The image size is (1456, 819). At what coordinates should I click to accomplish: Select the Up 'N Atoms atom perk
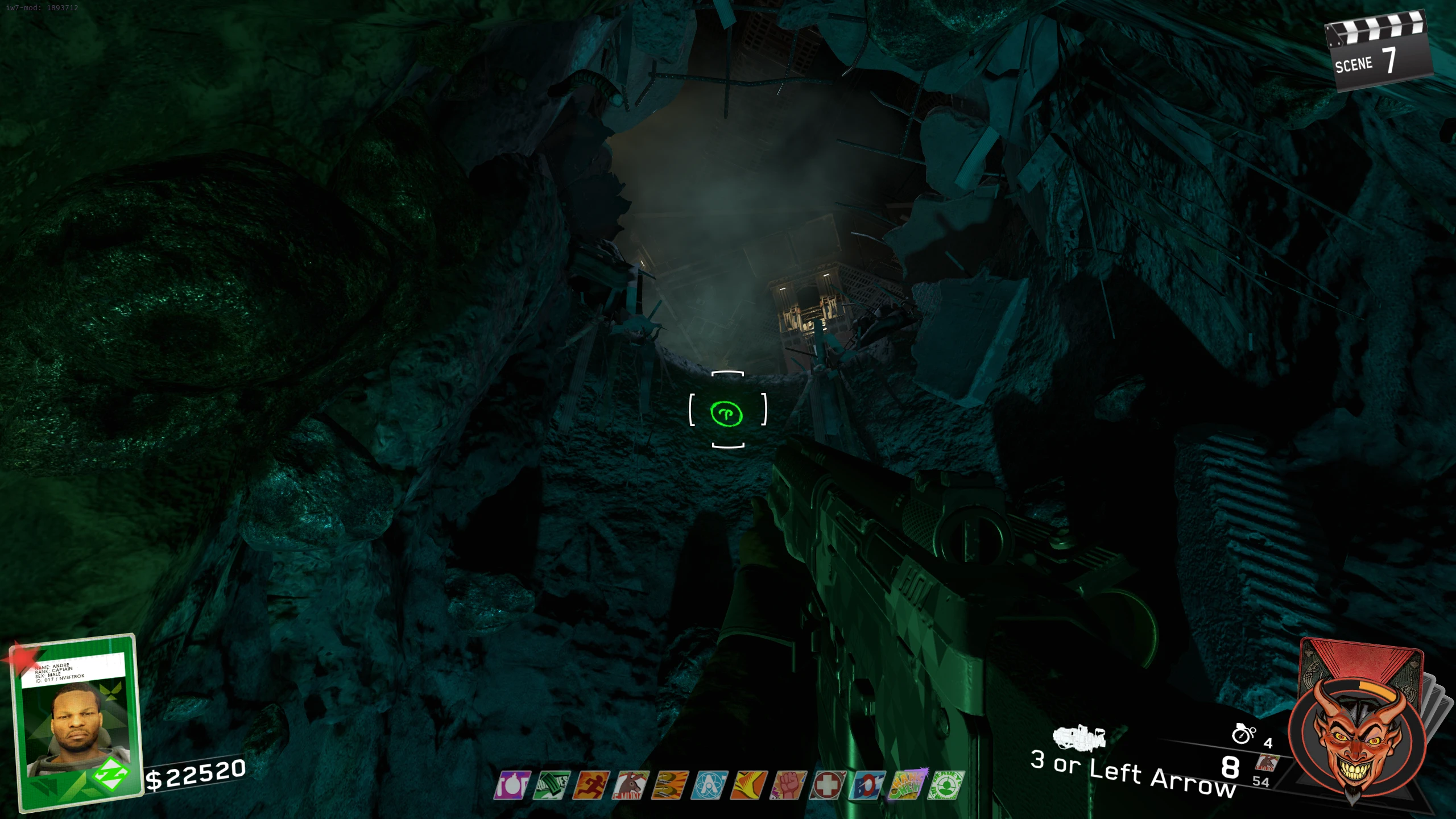pyautogui.click(x=709, y=785)
